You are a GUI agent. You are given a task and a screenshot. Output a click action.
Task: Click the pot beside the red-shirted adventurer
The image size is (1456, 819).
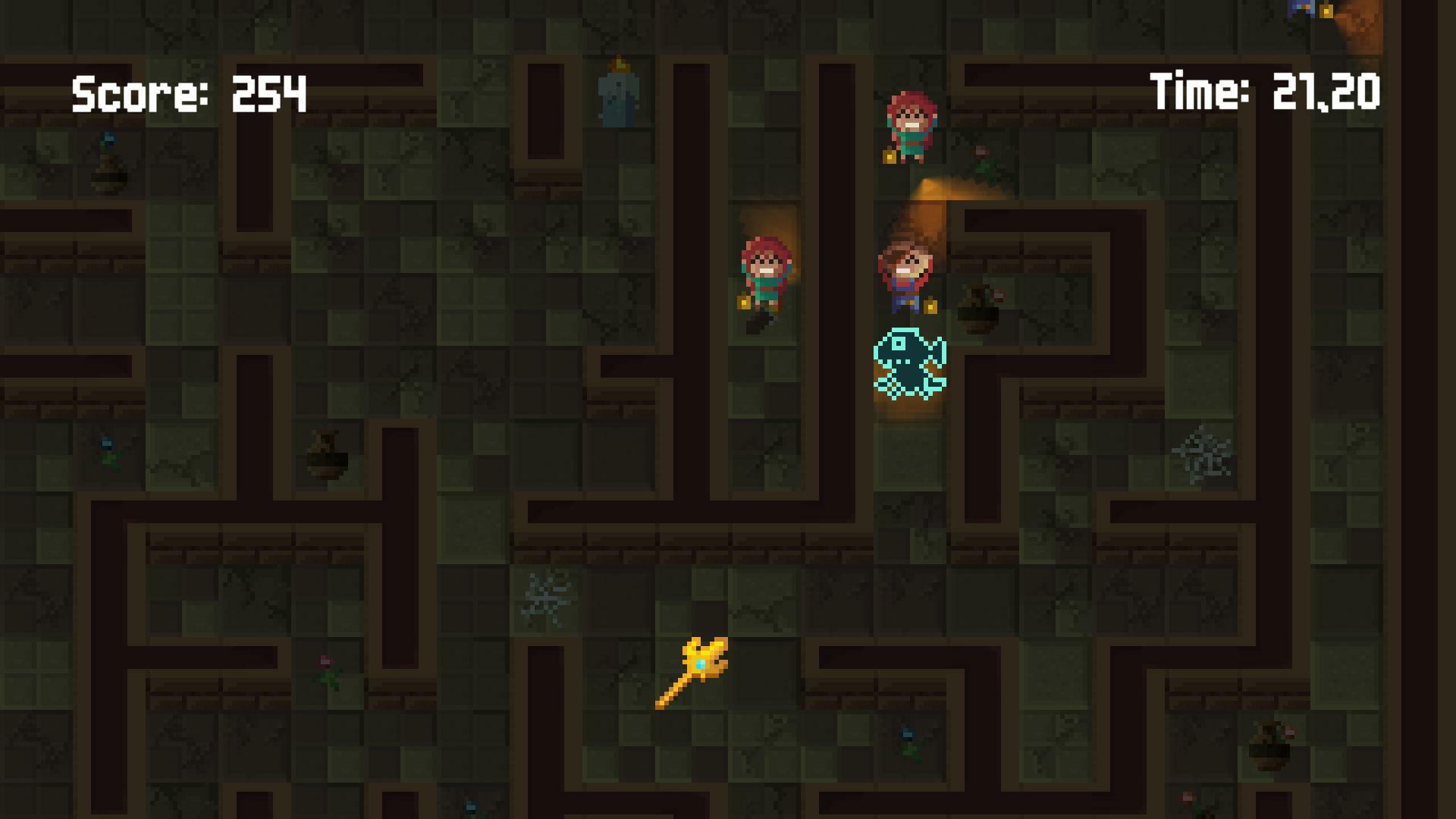coord(978,311)
